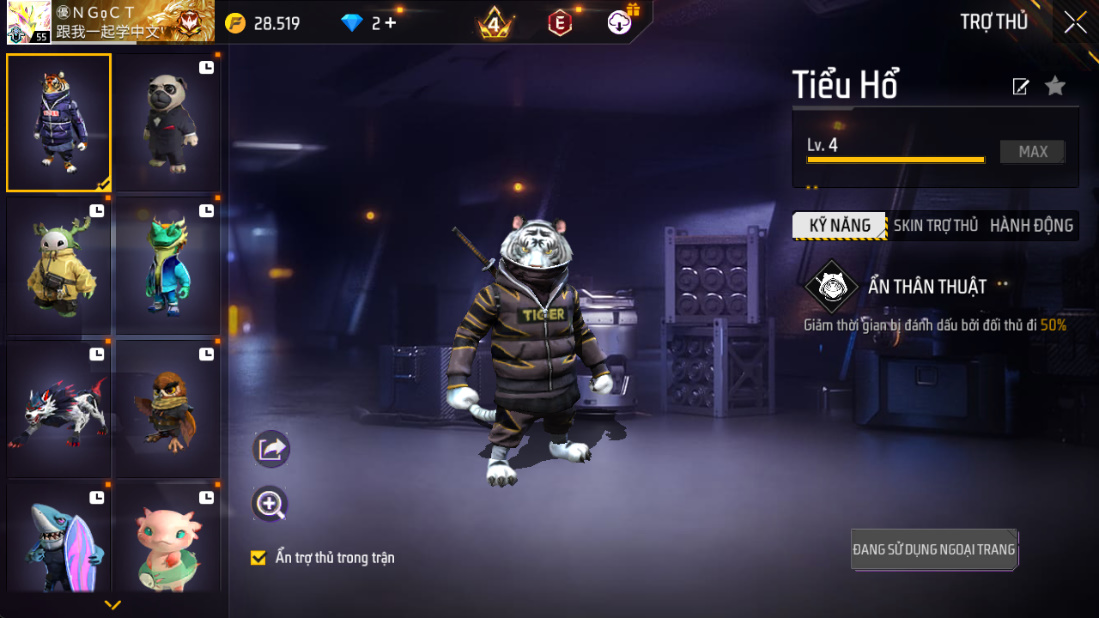Click the ĐANG SỬ DỤNG NGOẠI TRANG button

pos(934,549)
